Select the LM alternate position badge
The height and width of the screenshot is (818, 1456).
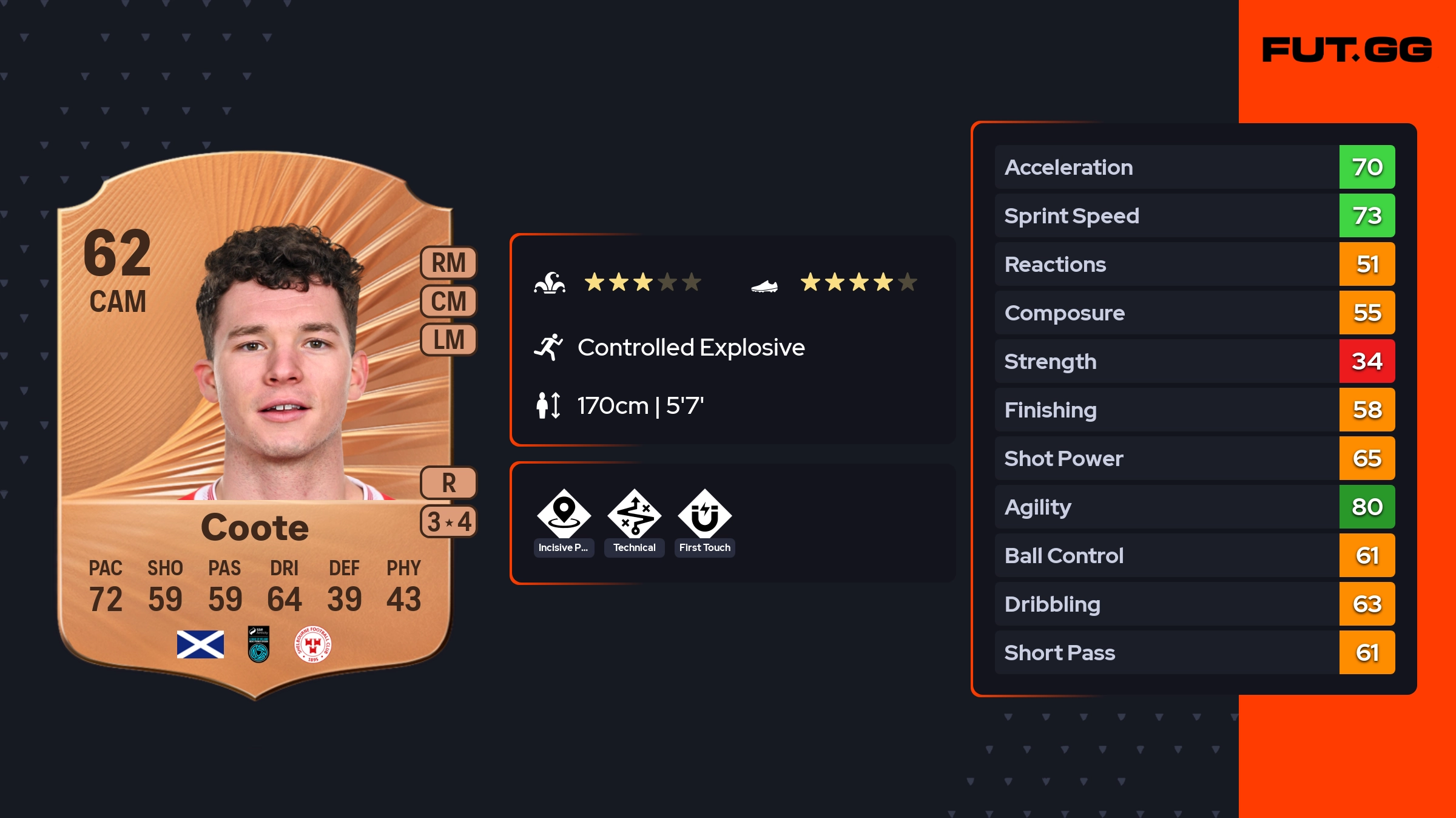pyautogui.click(x=448, y=339)
